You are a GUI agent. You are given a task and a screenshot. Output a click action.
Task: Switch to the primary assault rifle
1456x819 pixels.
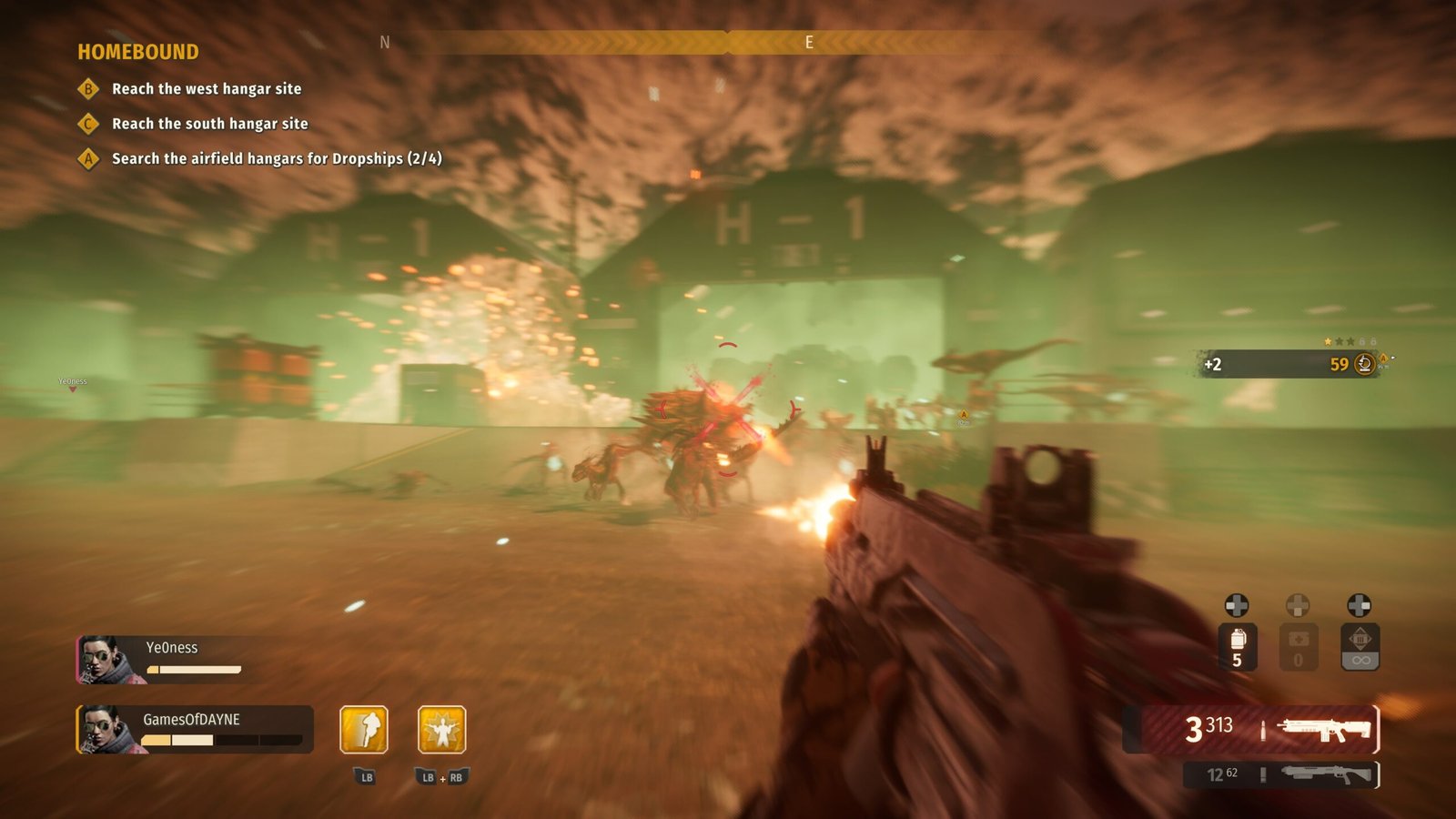point(1260,729)
